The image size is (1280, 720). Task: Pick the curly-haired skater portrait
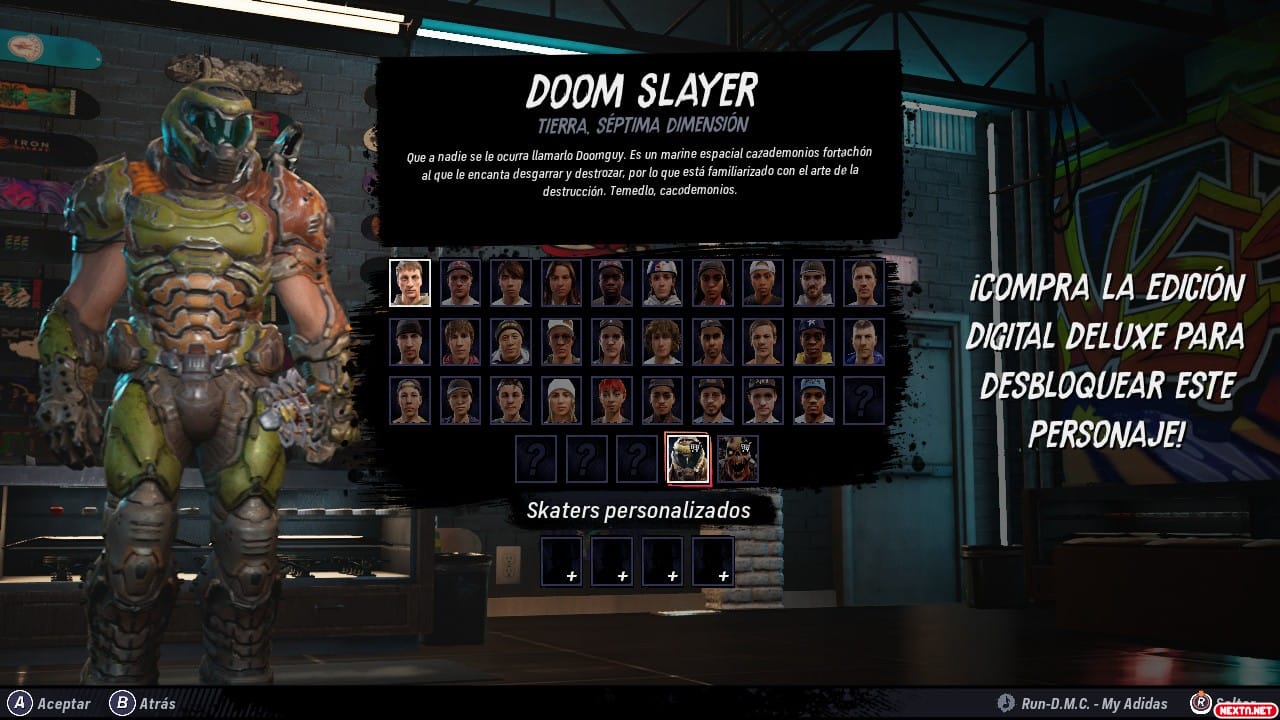[661, 342]
